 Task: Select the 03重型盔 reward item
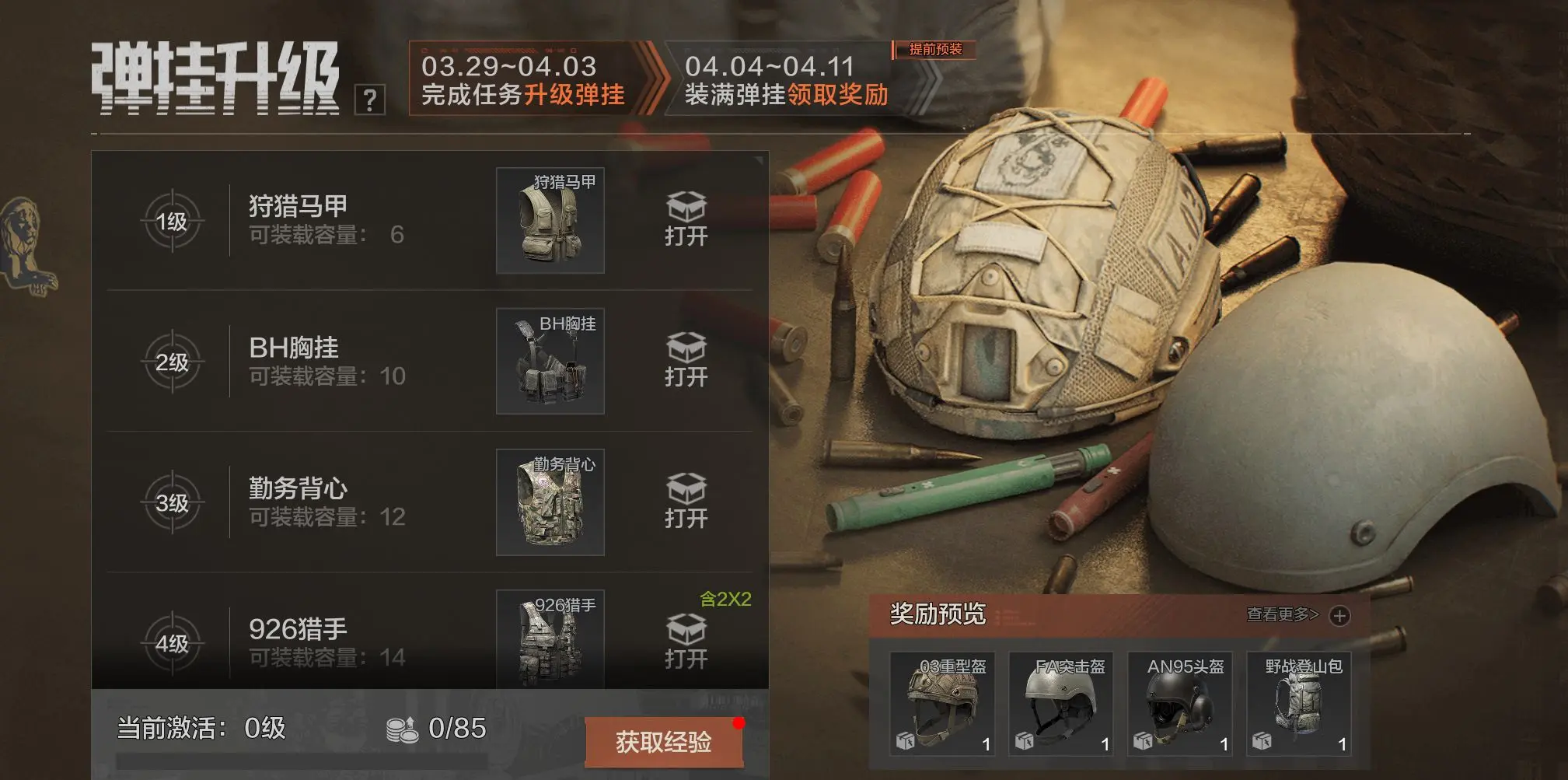[942, 705]
